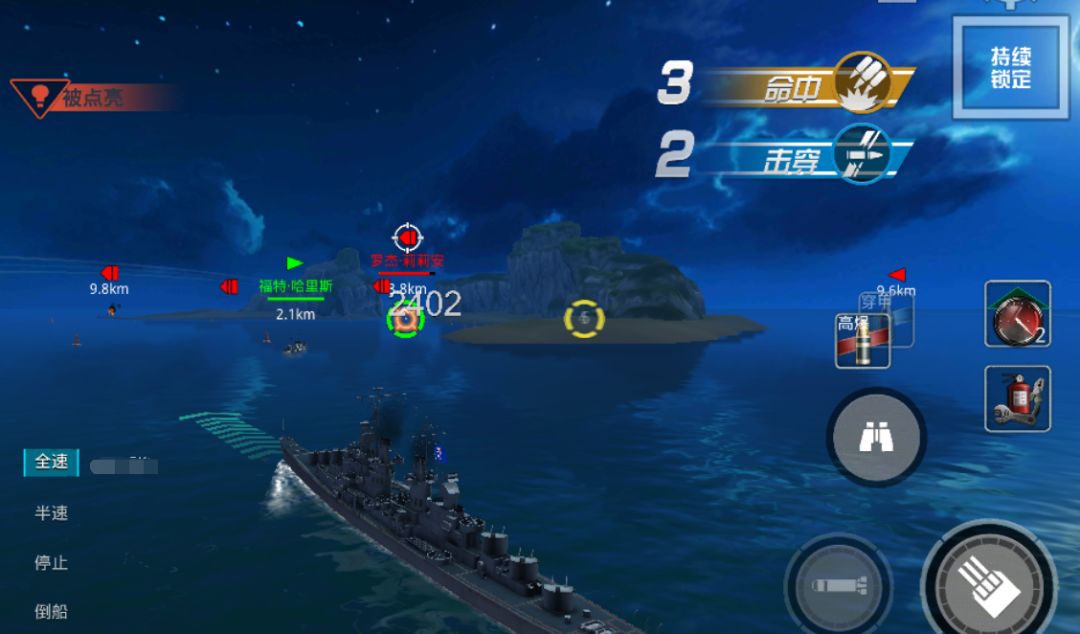
Task: Set speed to 半速 half speed
Action: 52,513
